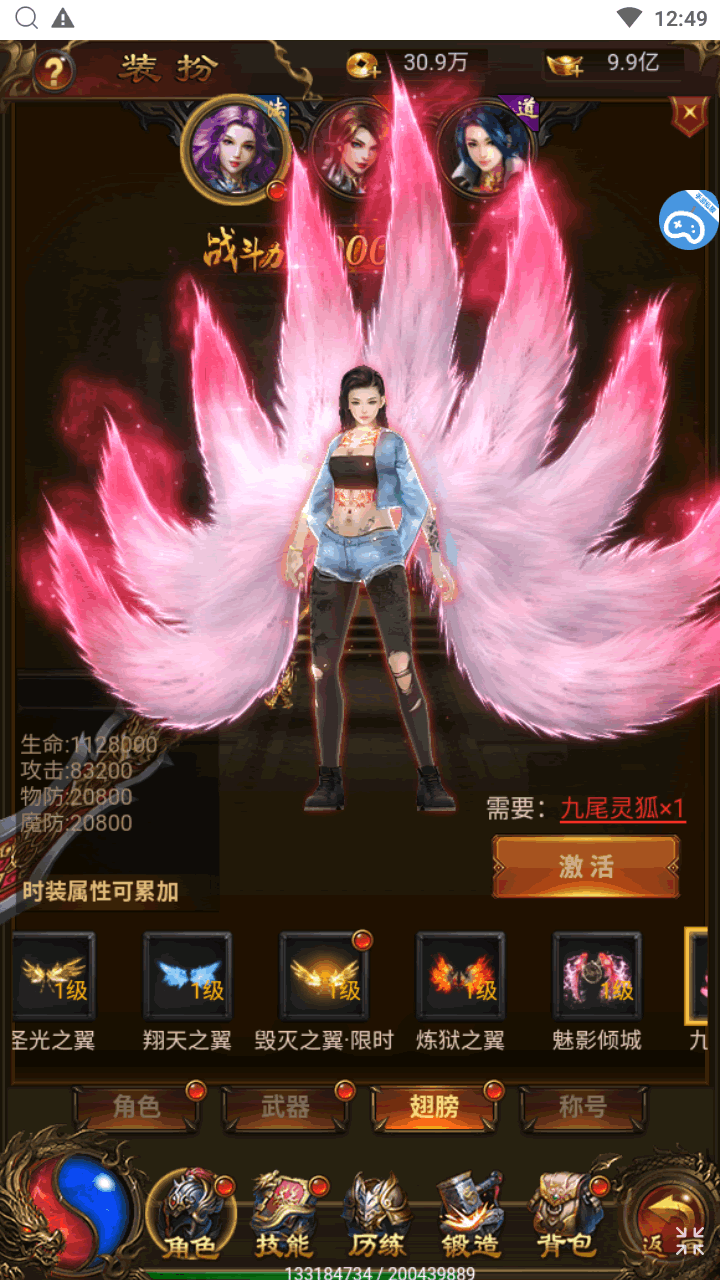Click the 激活 activate button
Image resolution: width=720 pixels, height=1280 pixels.
tap(586, 866)
